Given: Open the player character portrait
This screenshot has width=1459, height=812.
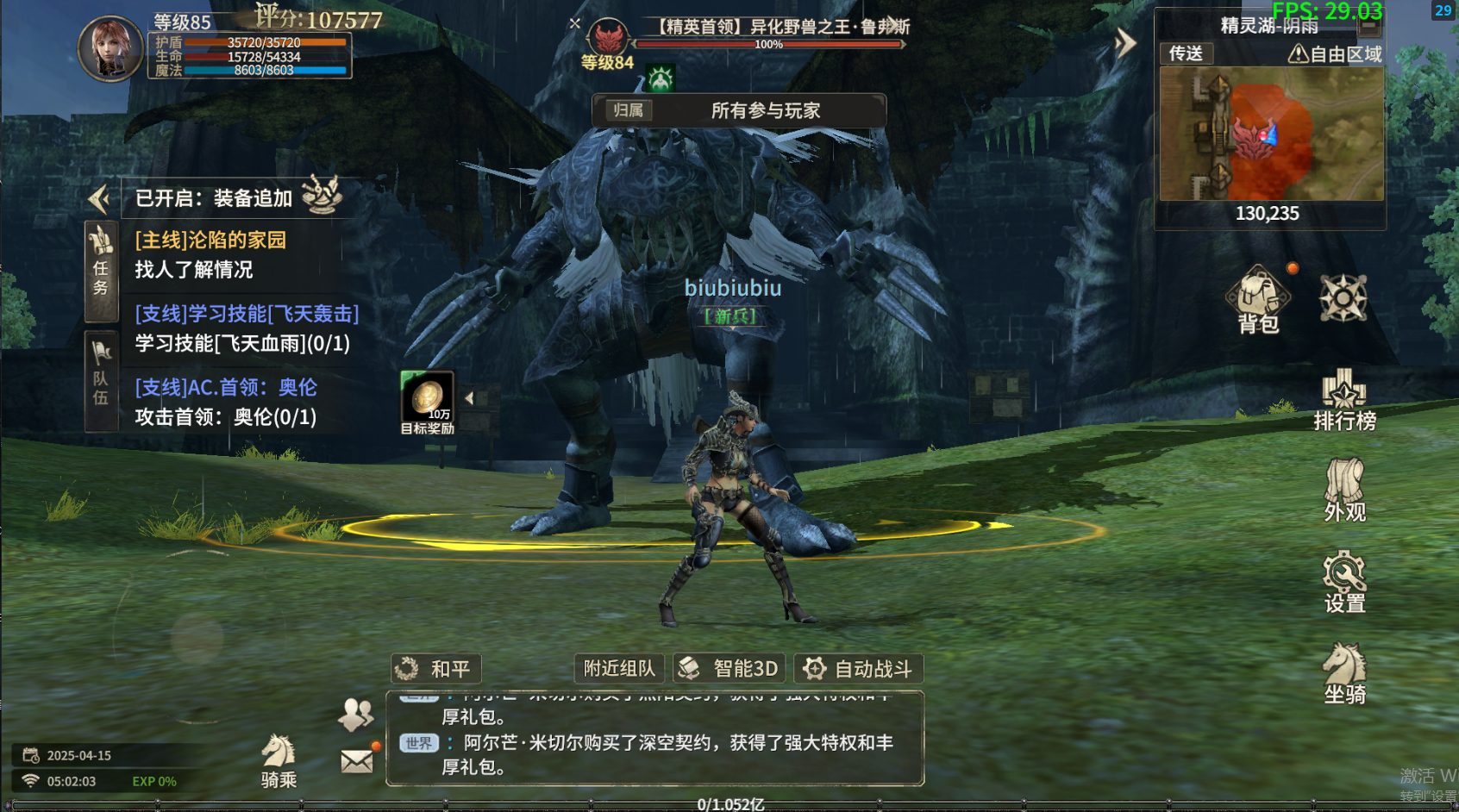Looking at the screenshot, I should click(x=111, y=48).
